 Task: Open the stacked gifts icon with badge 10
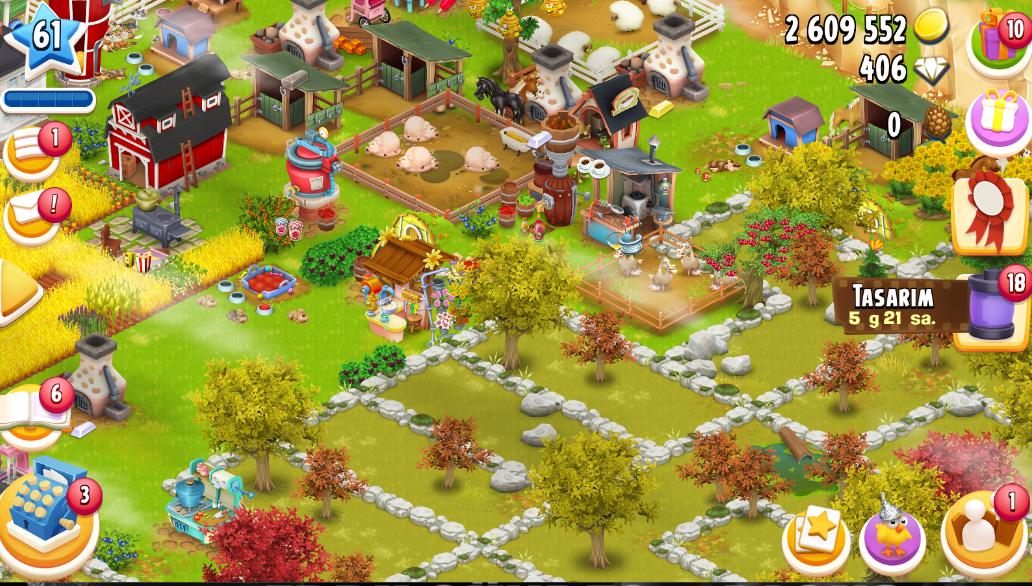pyautogui.click(x=998, y=42)
